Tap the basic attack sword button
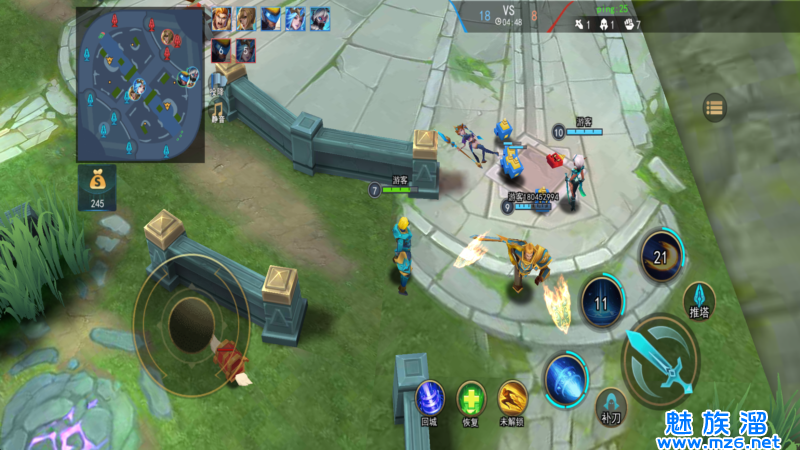800x450 pixels. (661, 360)
